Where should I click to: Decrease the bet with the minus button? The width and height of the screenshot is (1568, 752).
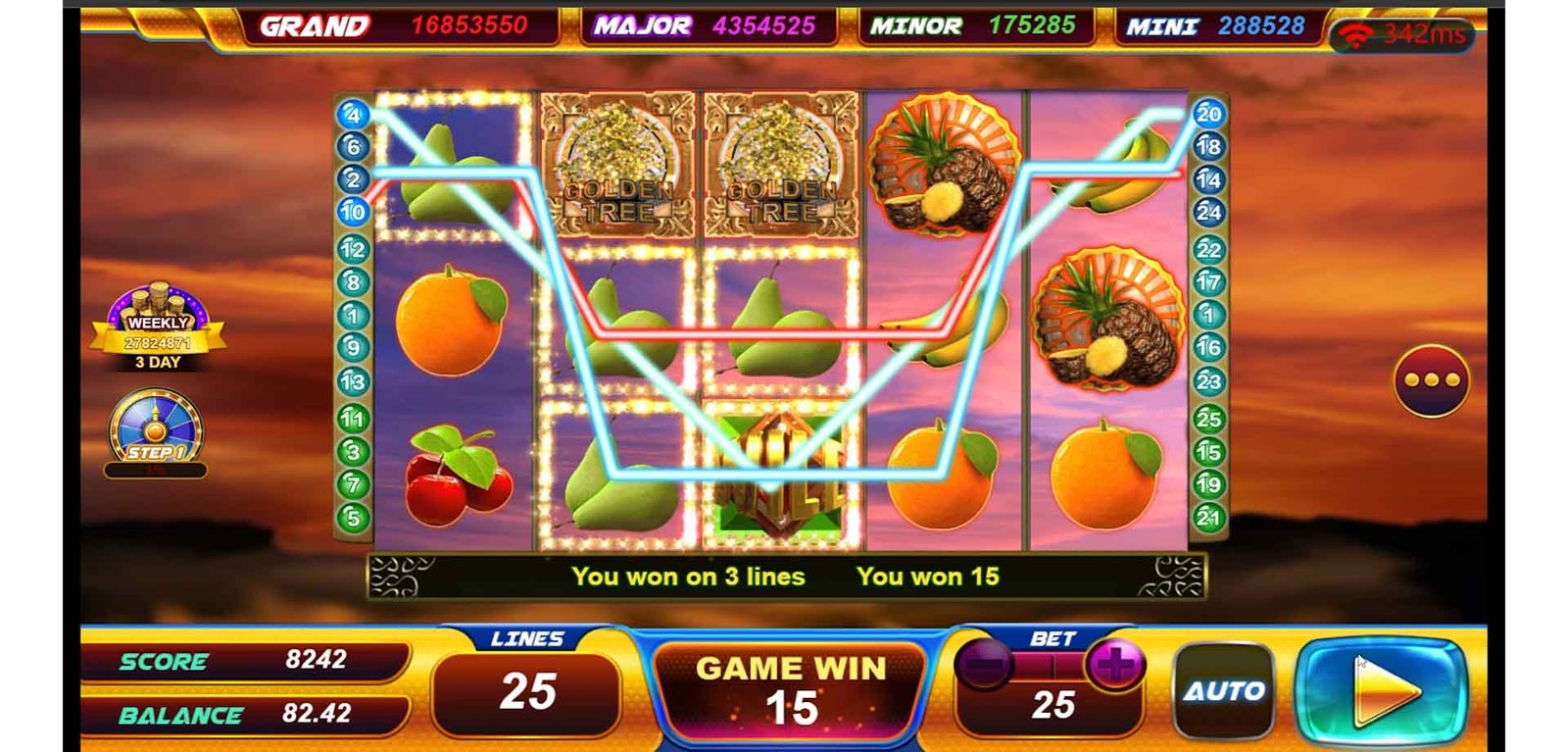click(x=983, y=666)
